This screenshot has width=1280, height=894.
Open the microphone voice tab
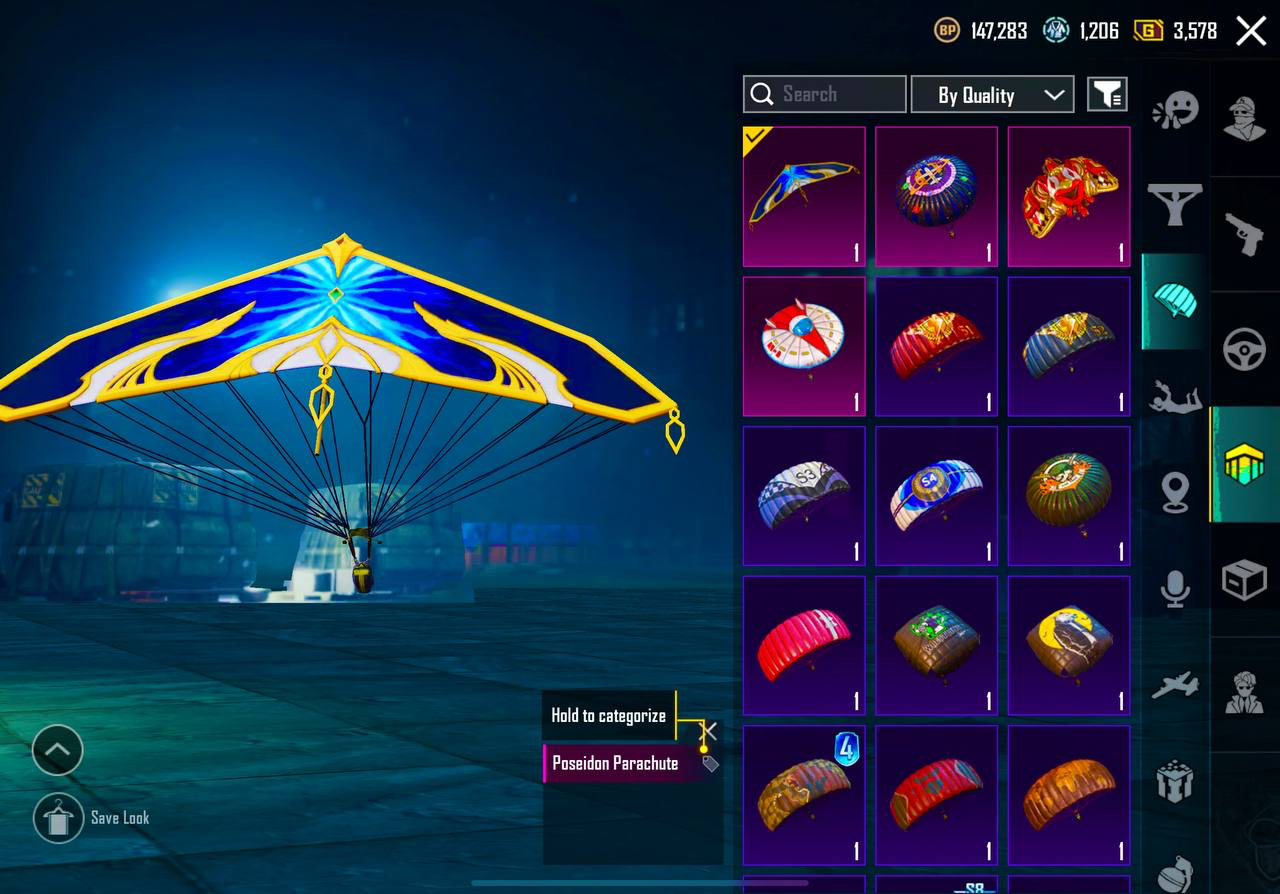(1175, 588)
